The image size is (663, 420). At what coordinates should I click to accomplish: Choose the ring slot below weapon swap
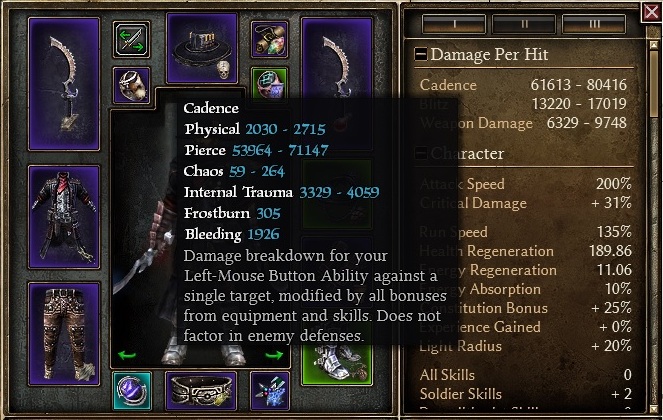[x=131, y=85]
